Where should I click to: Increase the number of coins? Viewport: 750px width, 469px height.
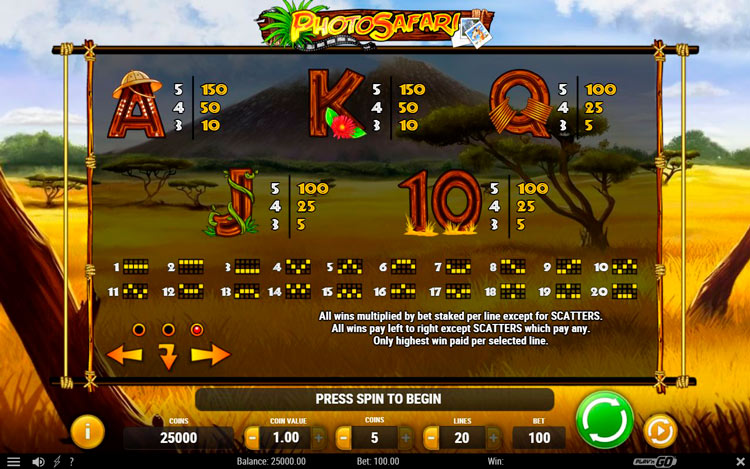click(406, 437)
